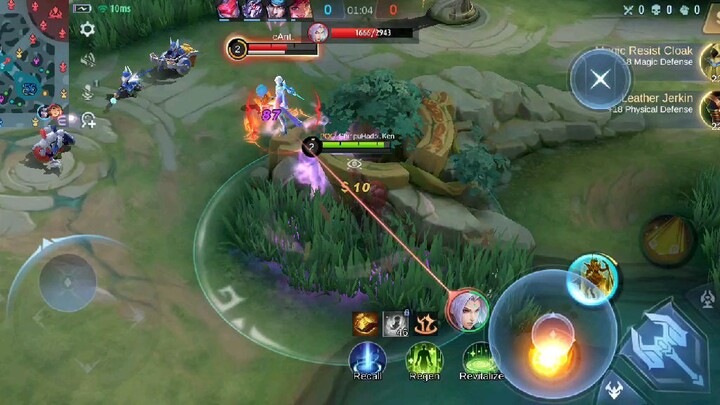Activate the Recall spell
This screenshot has width=720, height=405.
pyautogui.click(x=367, y=358)
